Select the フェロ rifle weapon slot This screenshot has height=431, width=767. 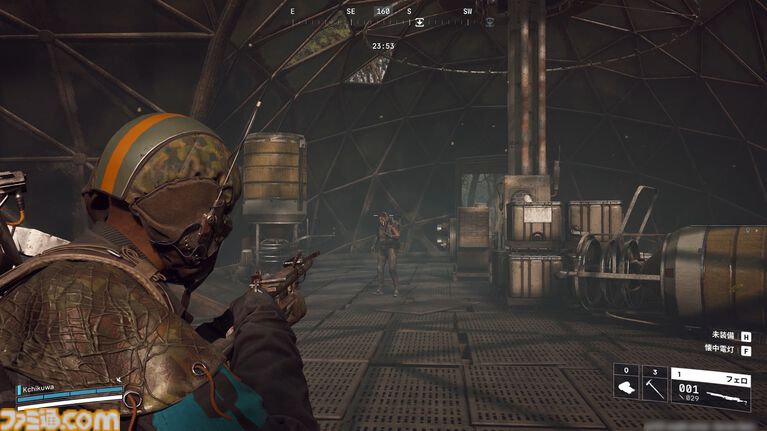pos(710,388)
